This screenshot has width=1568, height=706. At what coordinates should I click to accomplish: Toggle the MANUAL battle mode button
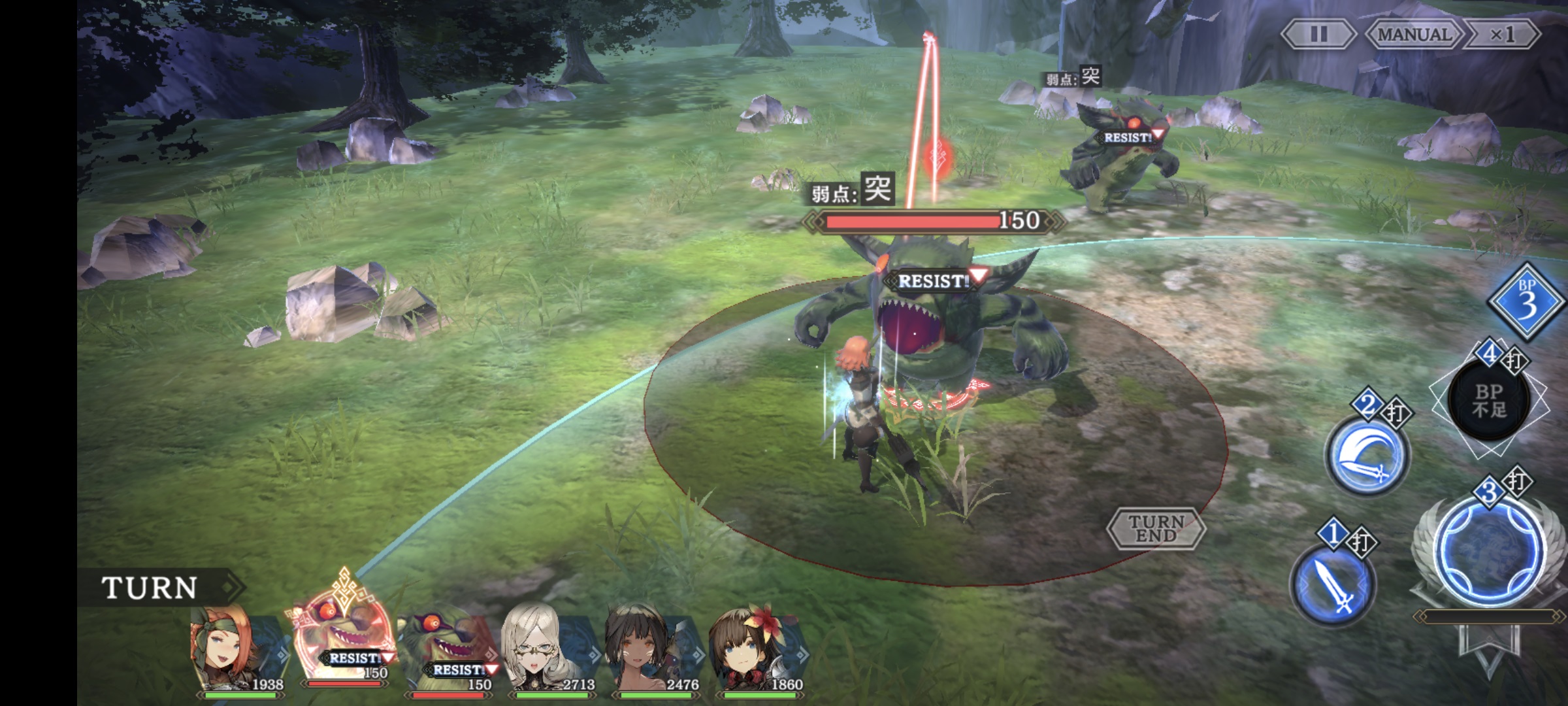click(x=1414, y=34)
